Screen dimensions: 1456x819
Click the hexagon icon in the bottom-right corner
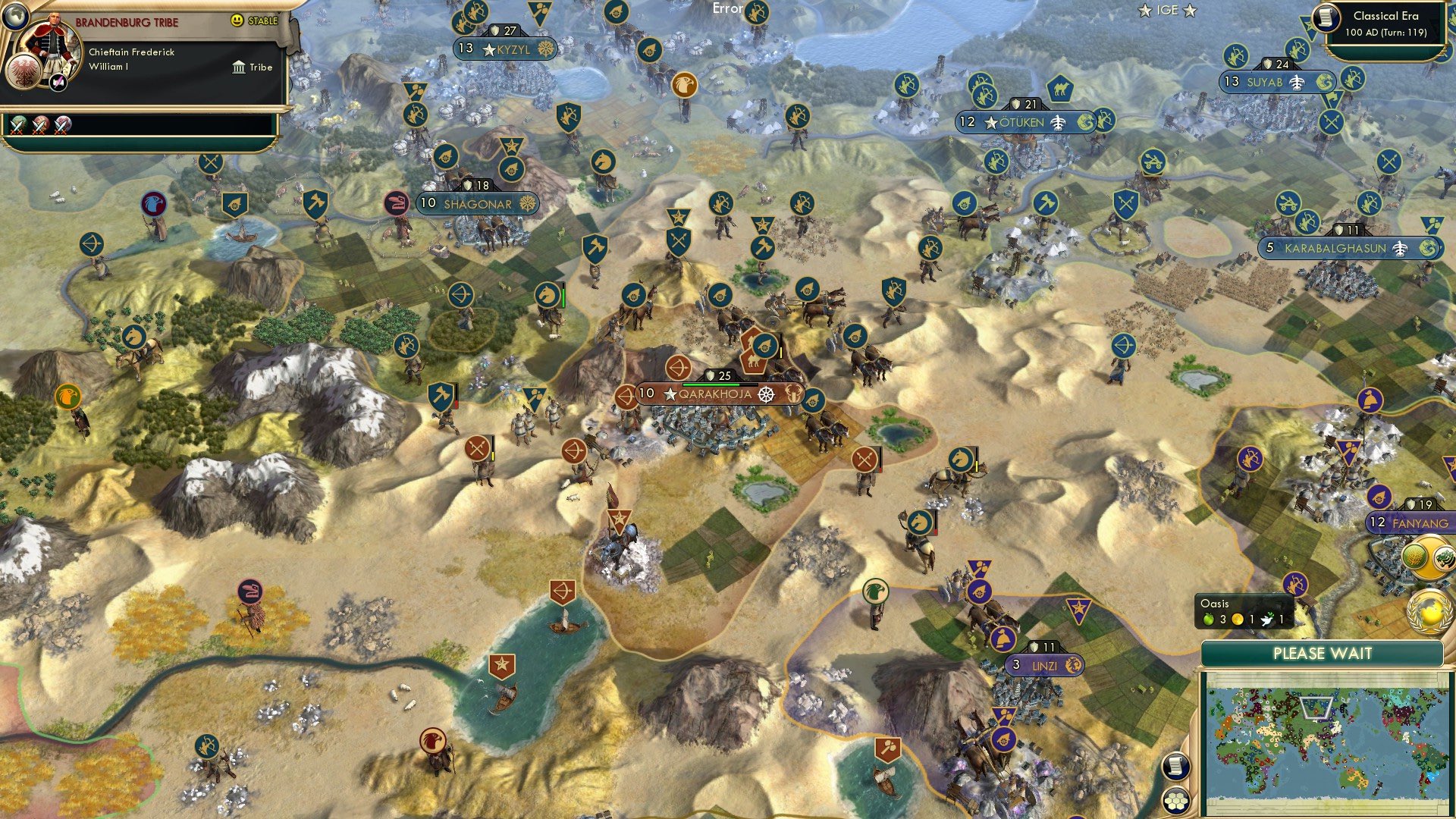pyautogui.click(x=1175, y=802)
